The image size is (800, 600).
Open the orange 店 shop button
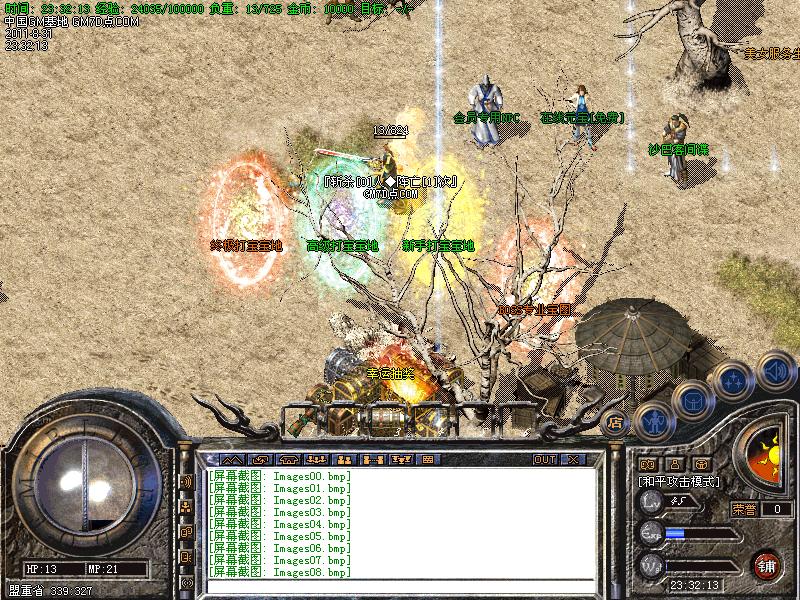pyautogui.click(x=616, y=423)
